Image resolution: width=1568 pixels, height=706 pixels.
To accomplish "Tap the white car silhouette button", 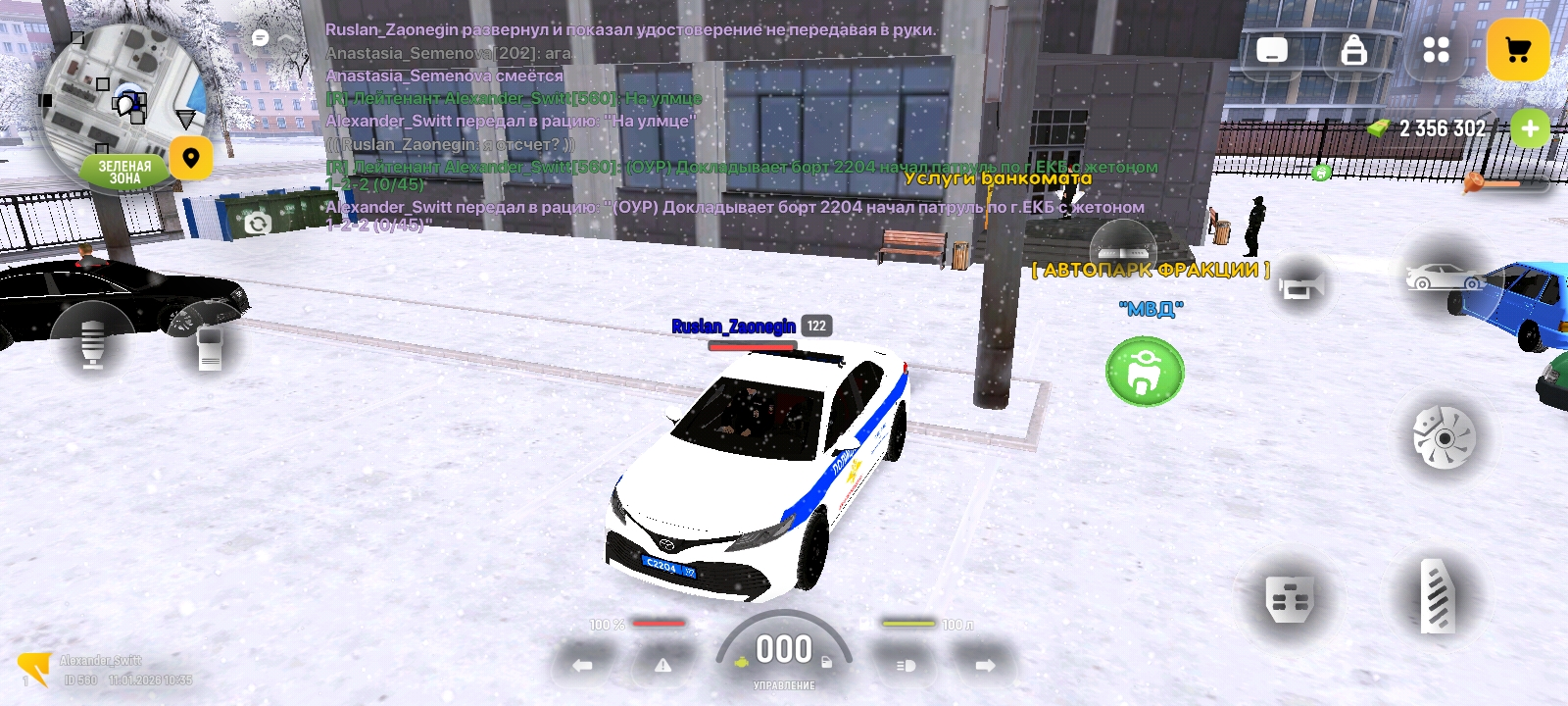I will [x=1444, y=278].
